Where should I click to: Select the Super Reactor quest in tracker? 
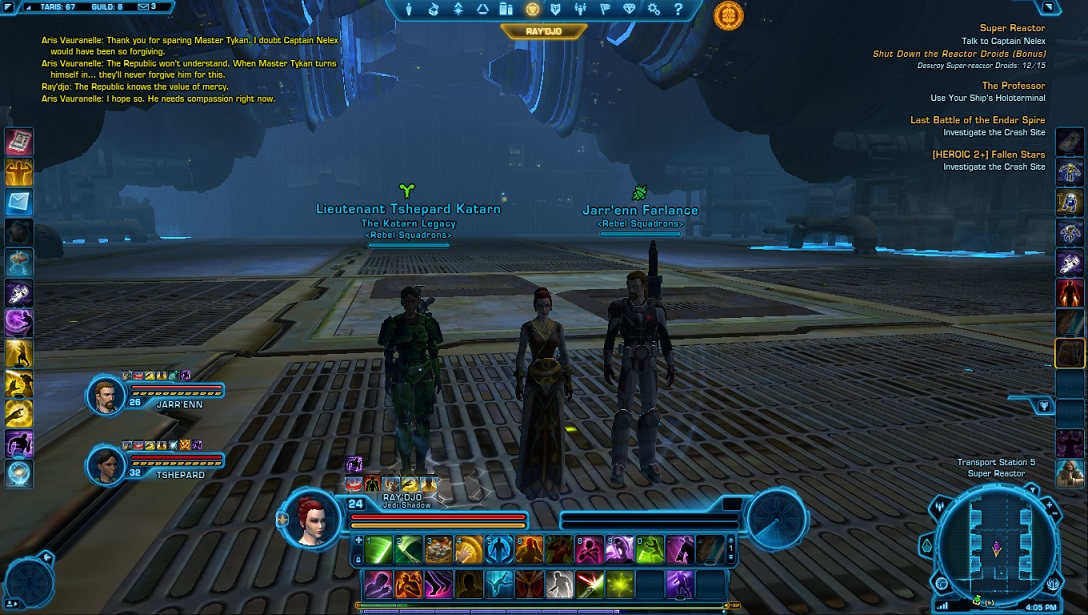1012,28
